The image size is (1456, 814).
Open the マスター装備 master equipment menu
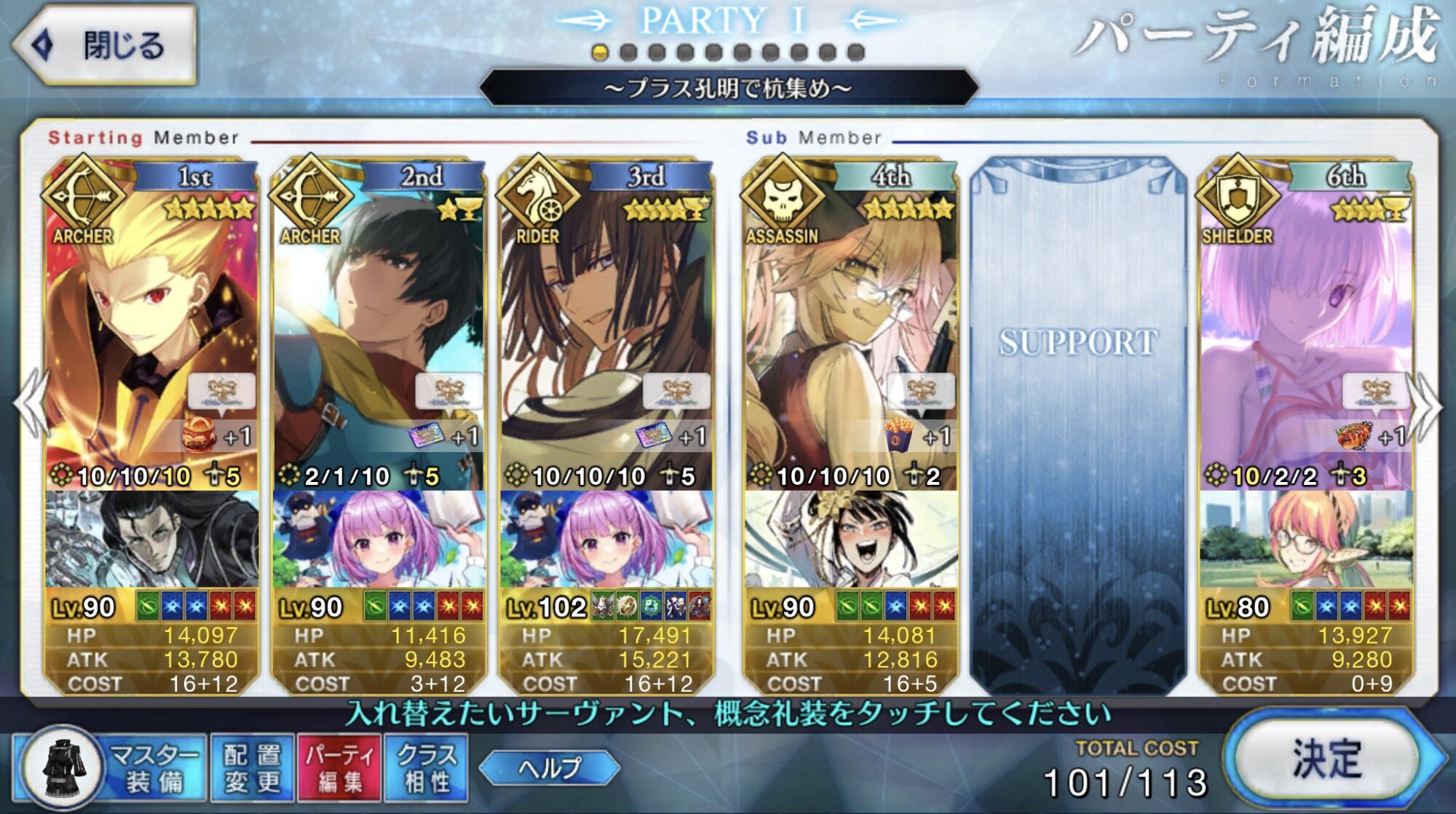109,768
